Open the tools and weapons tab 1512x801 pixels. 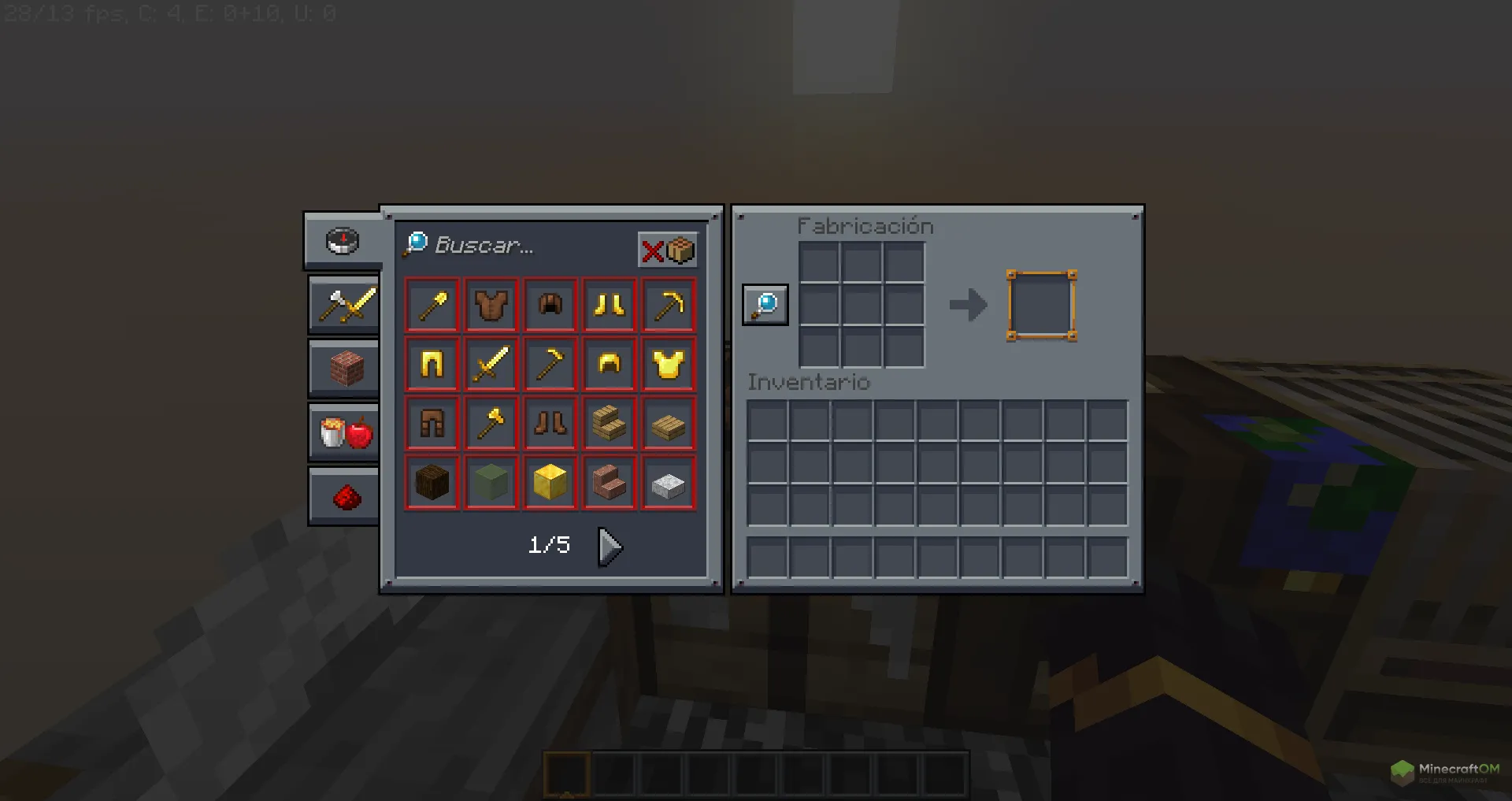(345, 305)
